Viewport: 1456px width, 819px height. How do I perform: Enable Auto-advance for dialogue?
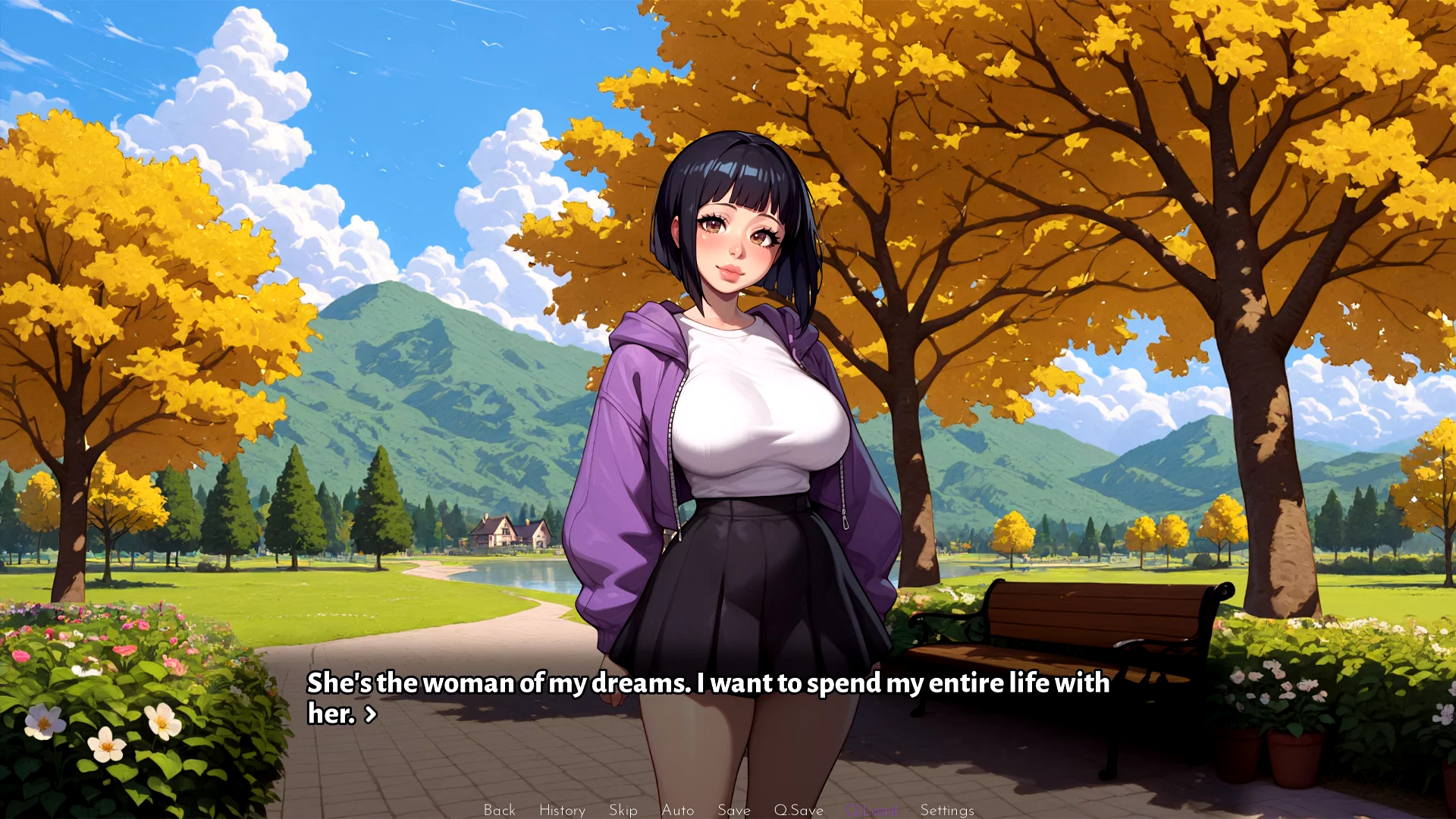click(677, 810)
